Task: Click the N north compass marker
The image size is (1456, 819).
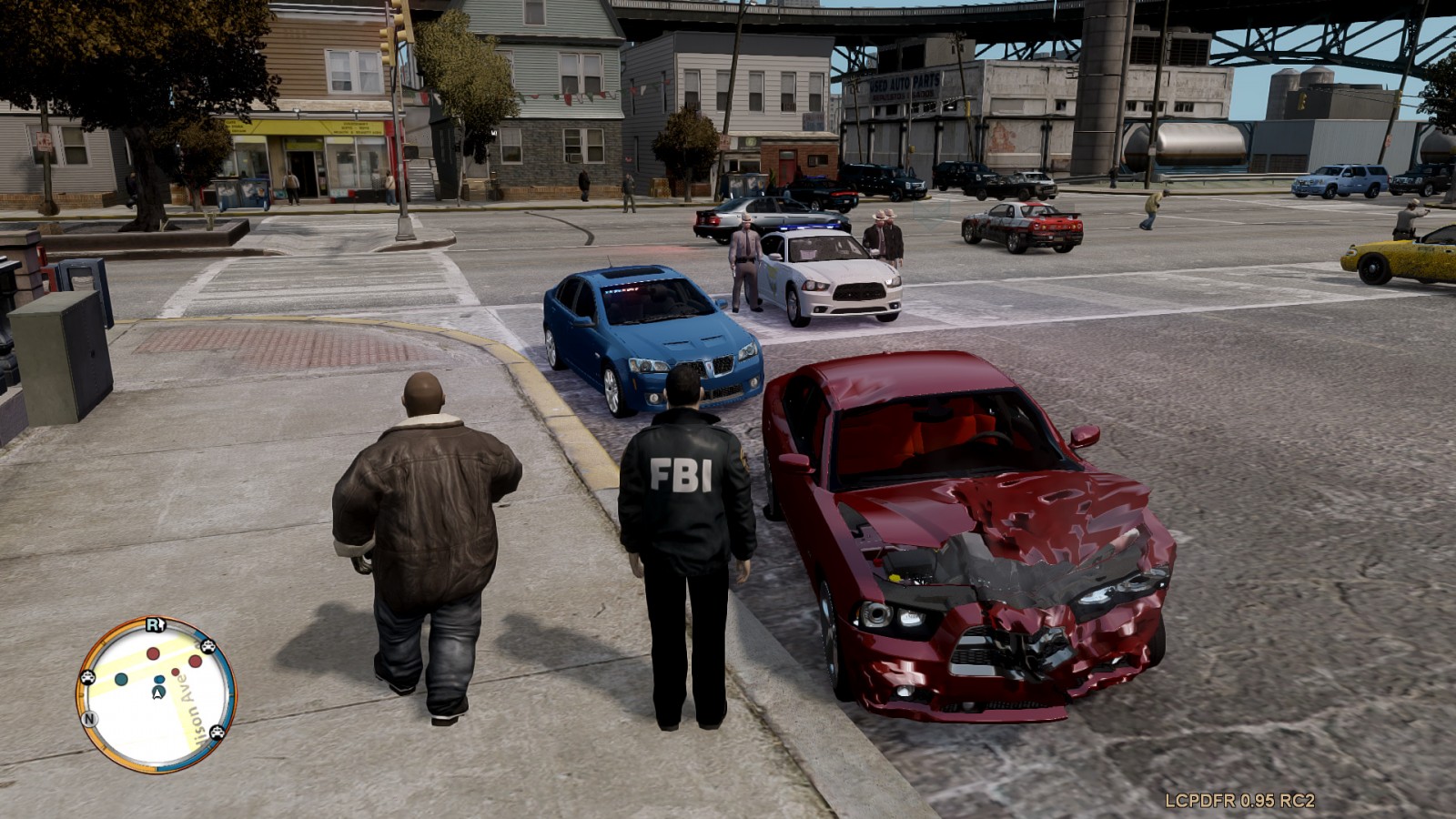Action: [x=89, y=719]
